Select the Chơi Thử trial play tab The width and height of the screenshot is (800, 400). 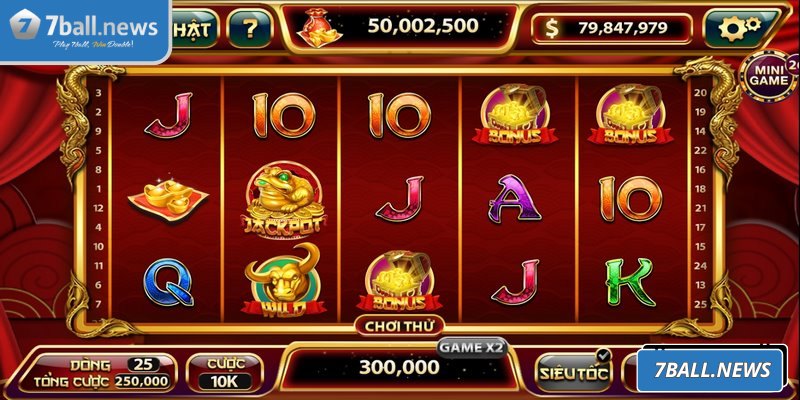click(x=399, y=325)
